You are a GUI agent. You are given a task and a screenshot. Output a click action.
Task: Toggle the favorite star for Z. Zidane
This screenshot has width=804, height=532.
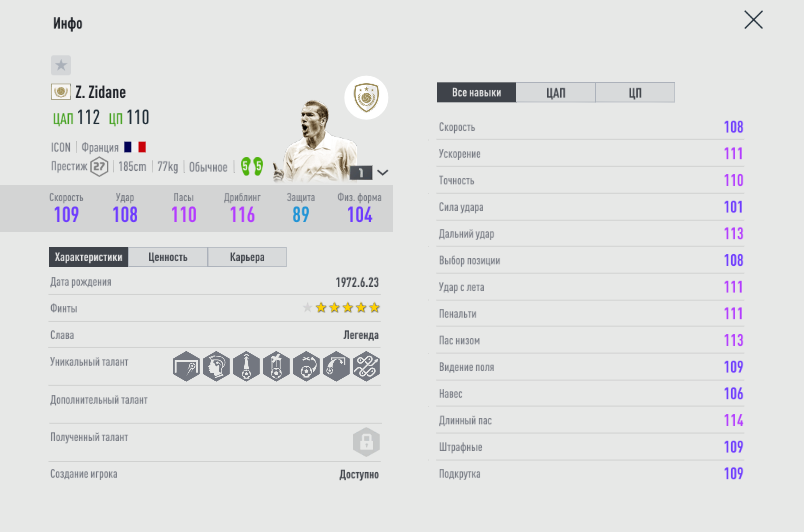61,65
